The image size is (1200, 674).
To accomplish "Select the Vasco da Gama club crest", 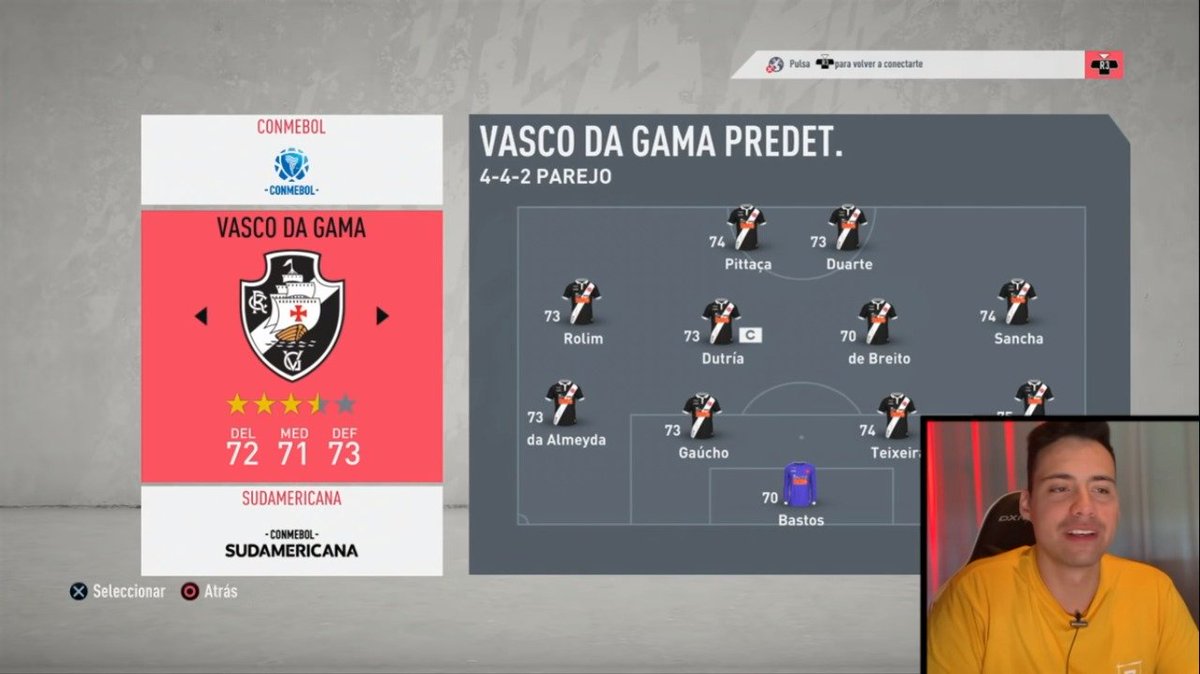I will pyautogui.click(x=292, y=315).
